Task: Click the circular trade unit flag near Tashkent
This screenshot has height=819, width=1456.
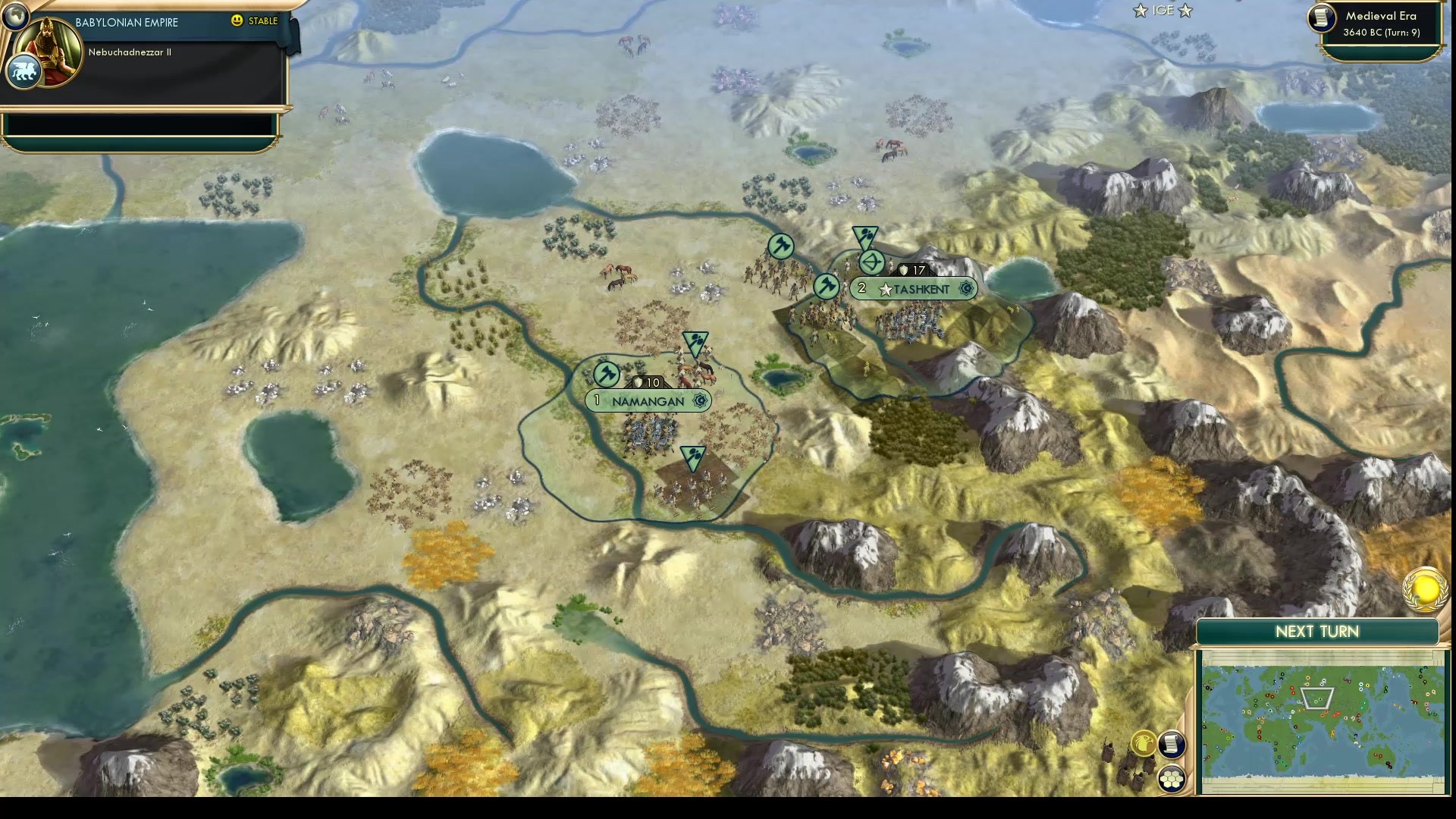Action: point(871,263)
